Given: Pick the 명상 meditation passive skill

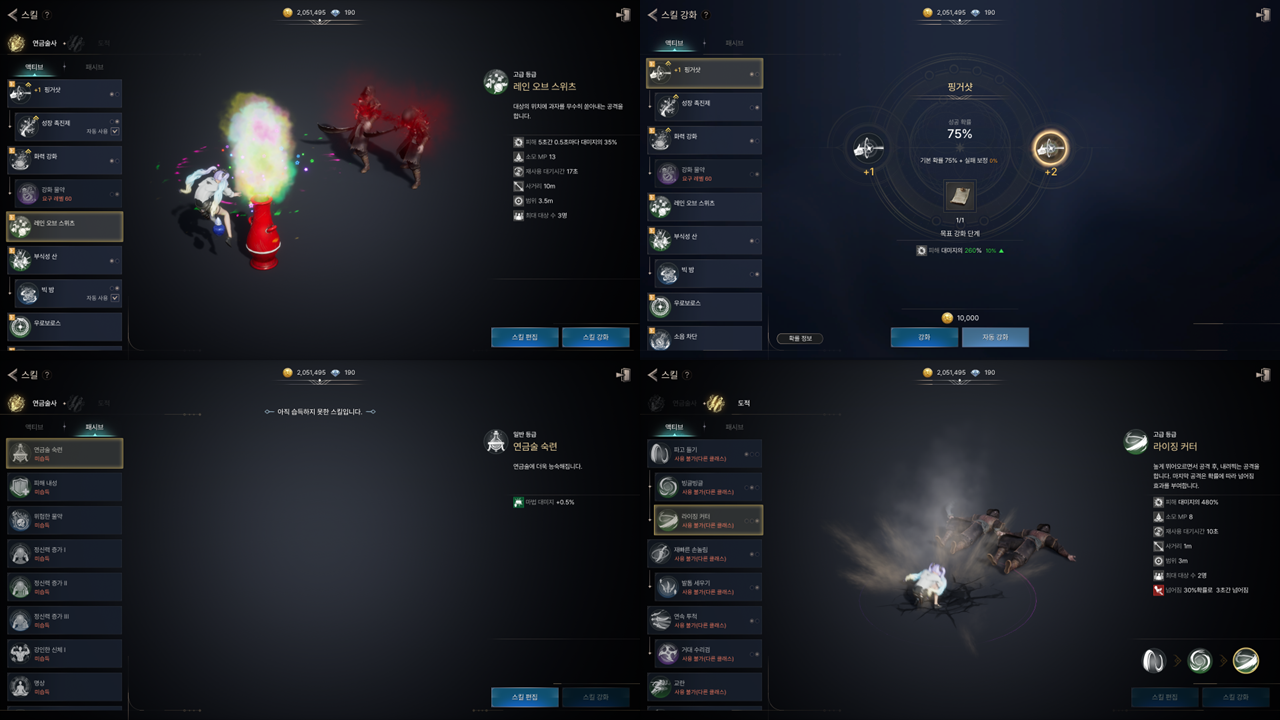Looking at the screenshot, I should (x=65, y=686).
